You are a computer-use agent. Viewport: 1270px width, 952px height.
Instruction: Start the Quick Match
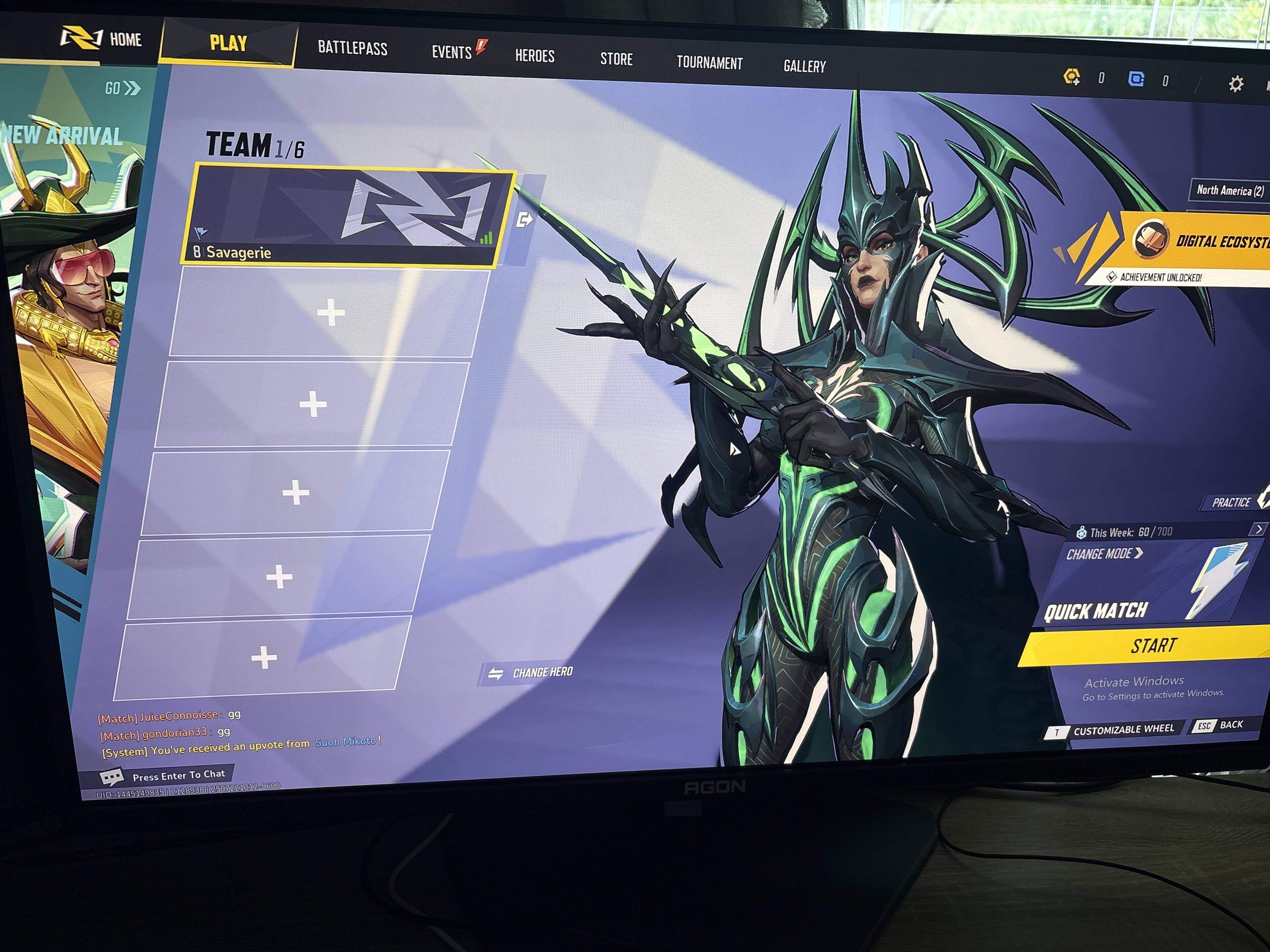click(1153, 646)
